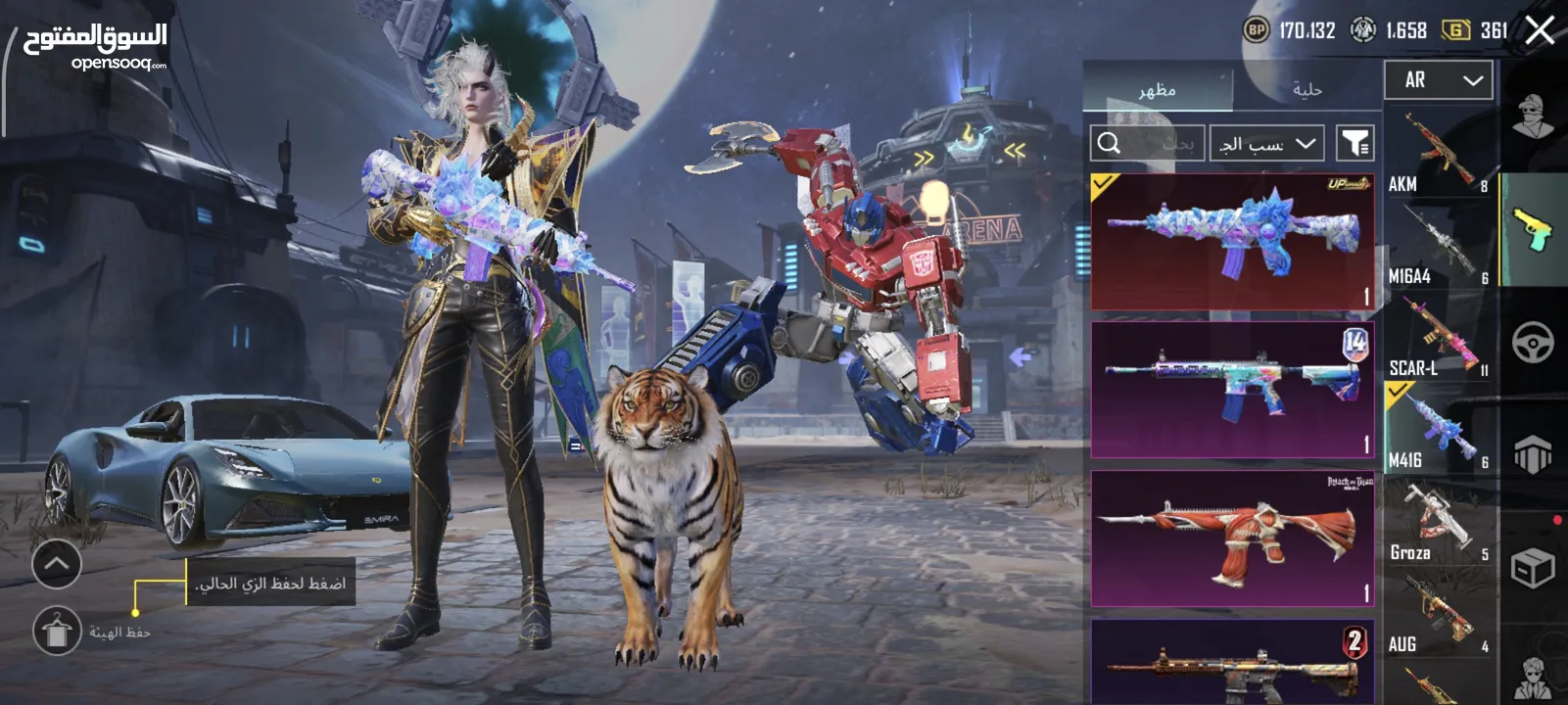Choose AUG in the weapon list
The width and height of the screenshot is (1568, 705).
(1440, 615)
